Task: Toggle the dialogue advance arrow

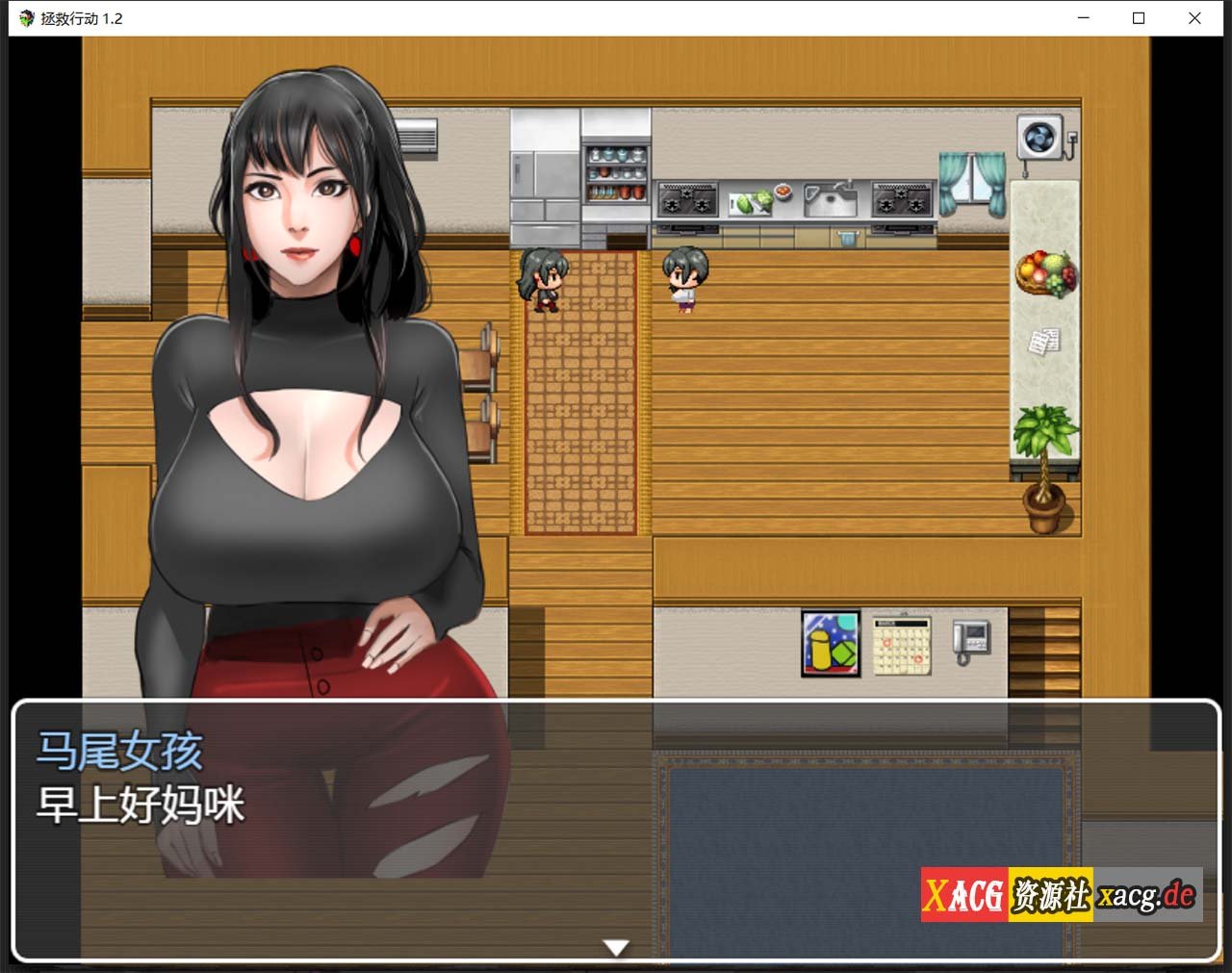Action: pos(615,946)
